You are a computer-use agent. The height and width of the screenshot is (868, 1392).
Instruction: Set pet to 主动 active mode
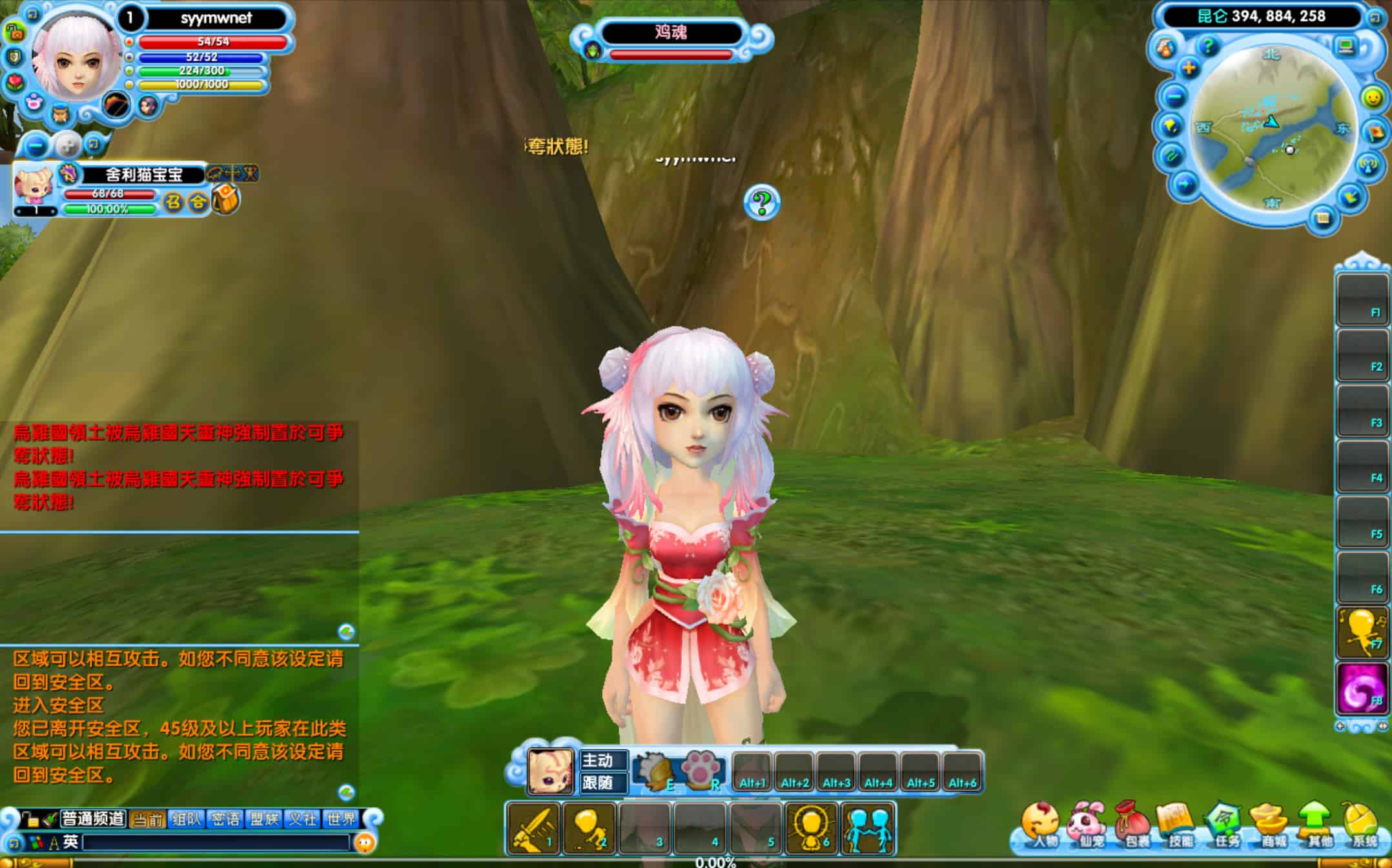pos(603,760)
